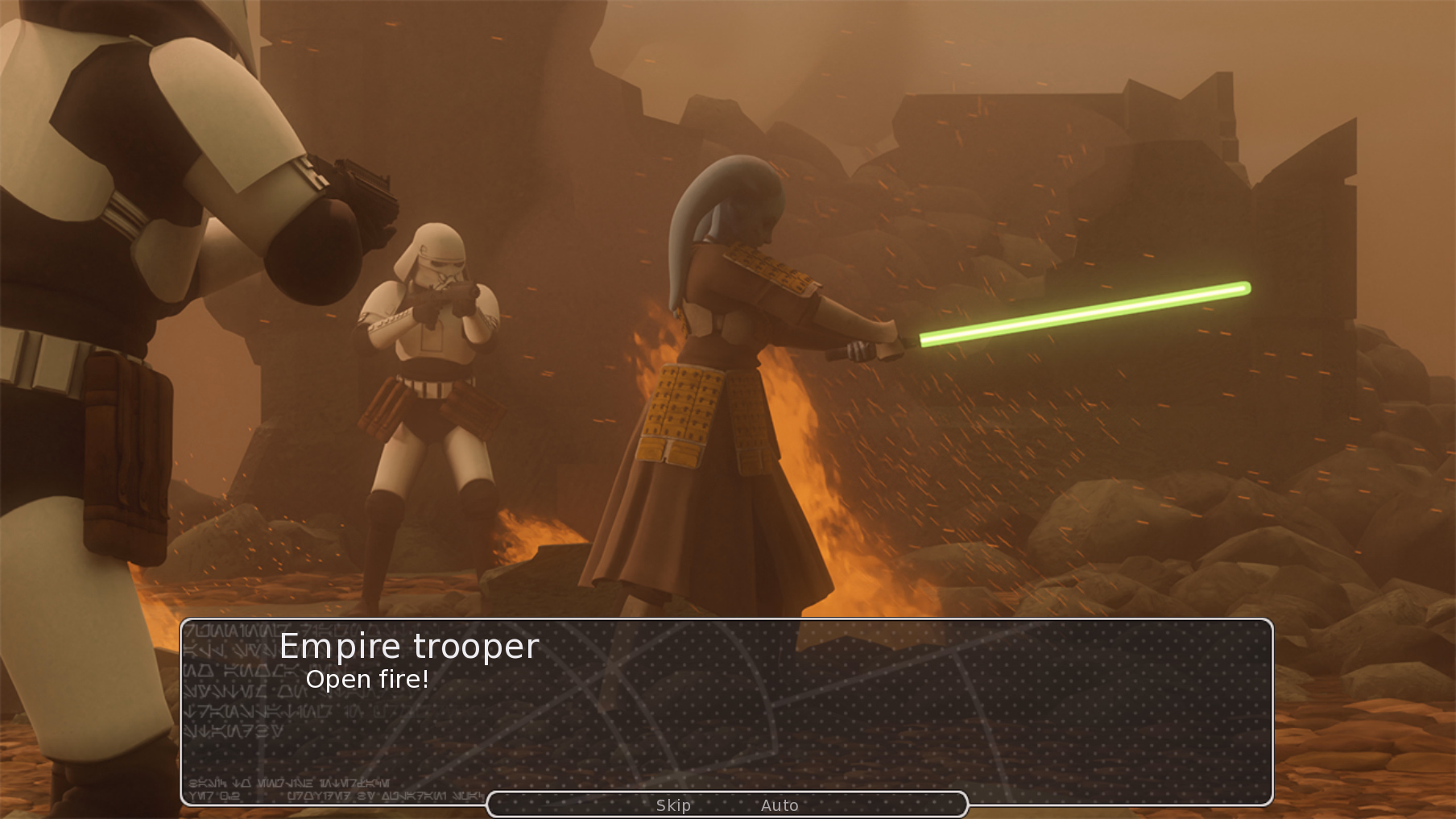1456x819 pixels.
Task: Click the "Open fire!" dialogue line
Action: [369, 680]
